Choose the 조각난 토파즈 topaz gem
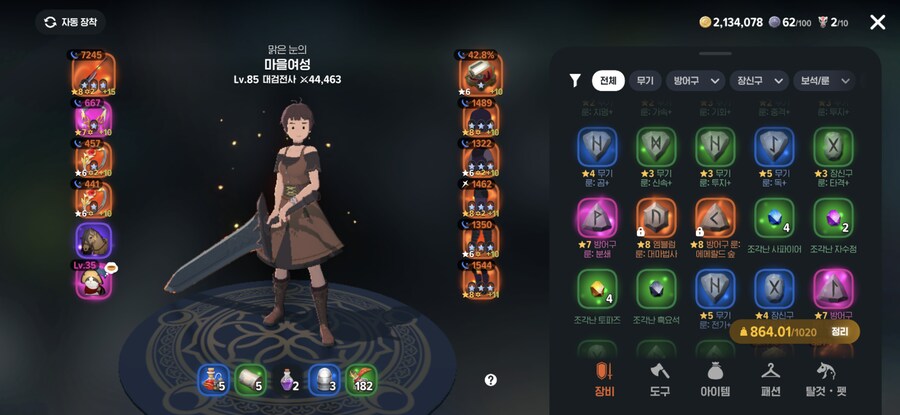The height and width of the screenshot is (415, 900). [x=598, y=290]
